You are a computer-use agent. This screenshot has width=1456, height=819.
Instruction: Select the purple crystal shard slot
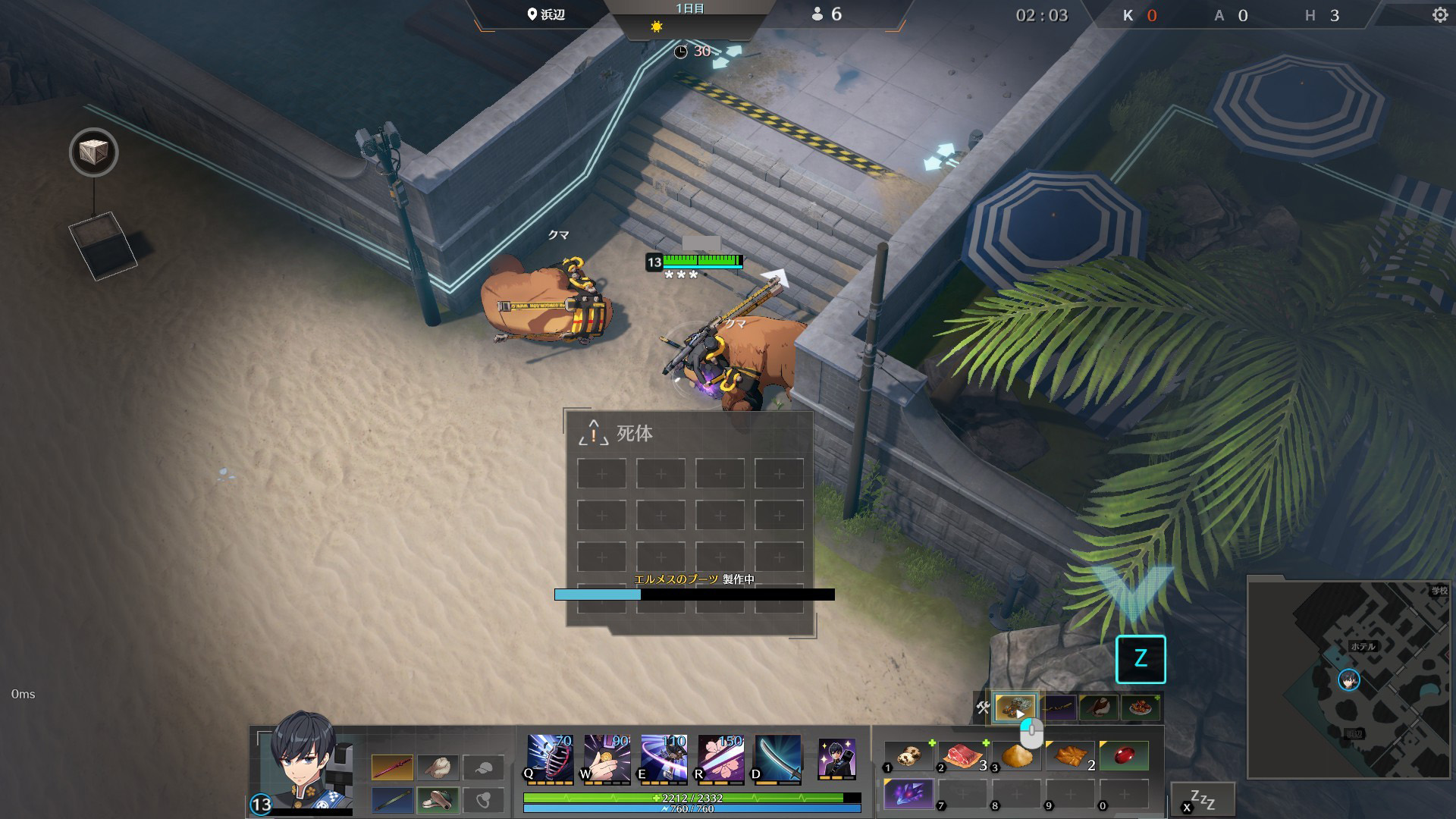click(908, 794)
